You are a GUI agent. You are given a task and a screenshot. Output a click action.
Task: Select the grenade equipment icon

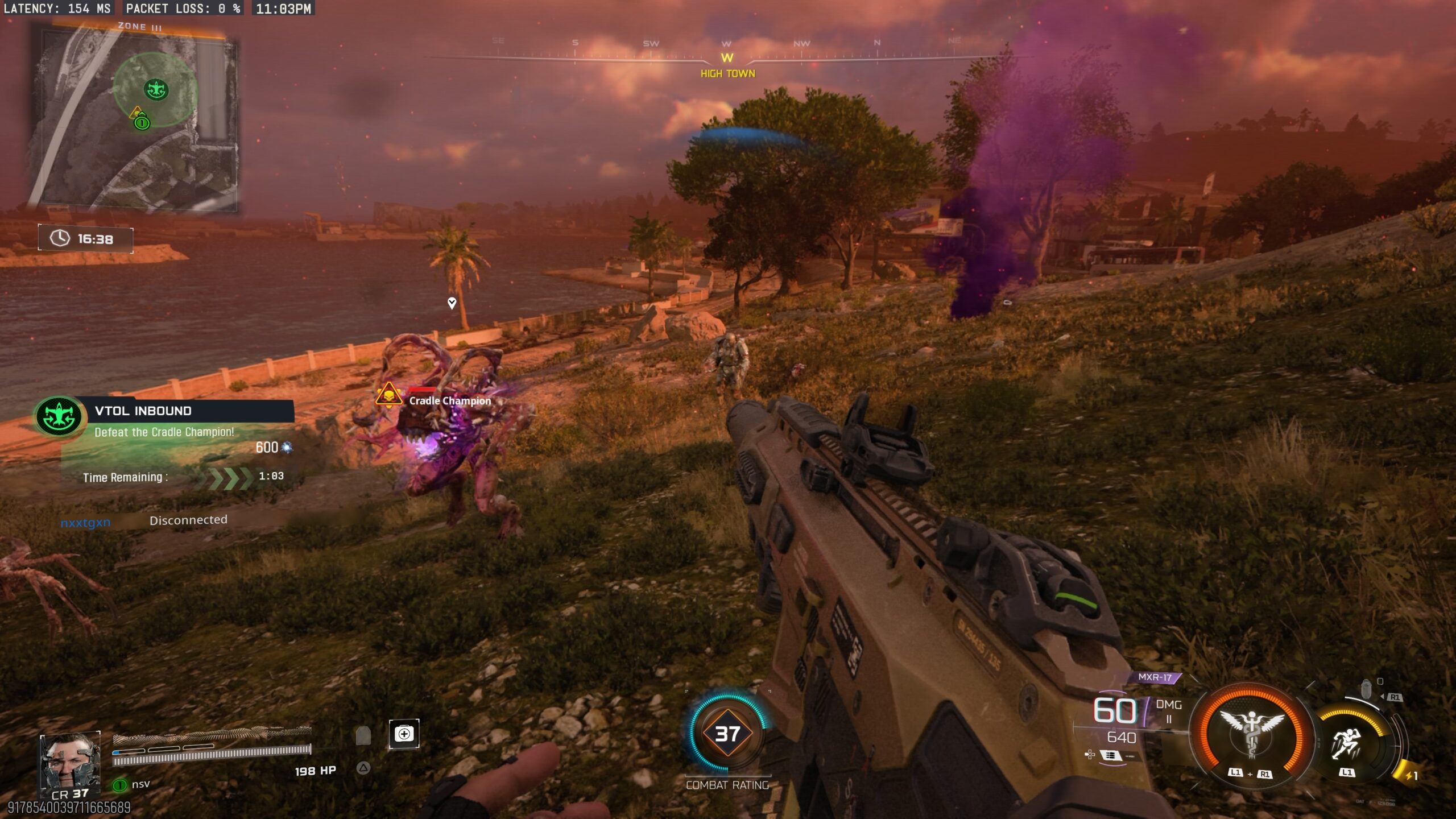click(1367, 689)
